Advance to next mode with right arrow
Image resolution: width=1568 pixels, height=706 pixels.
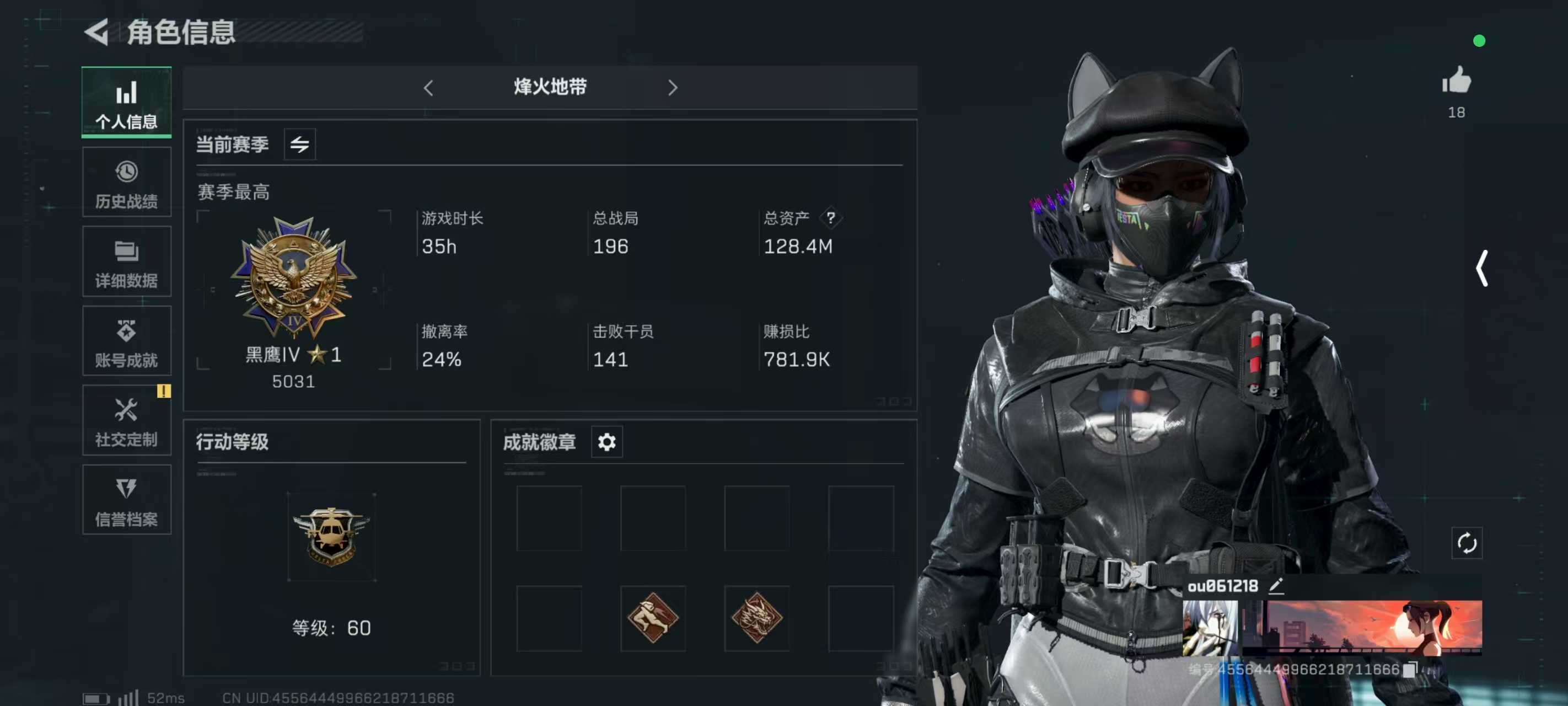(x=673, y=88)
